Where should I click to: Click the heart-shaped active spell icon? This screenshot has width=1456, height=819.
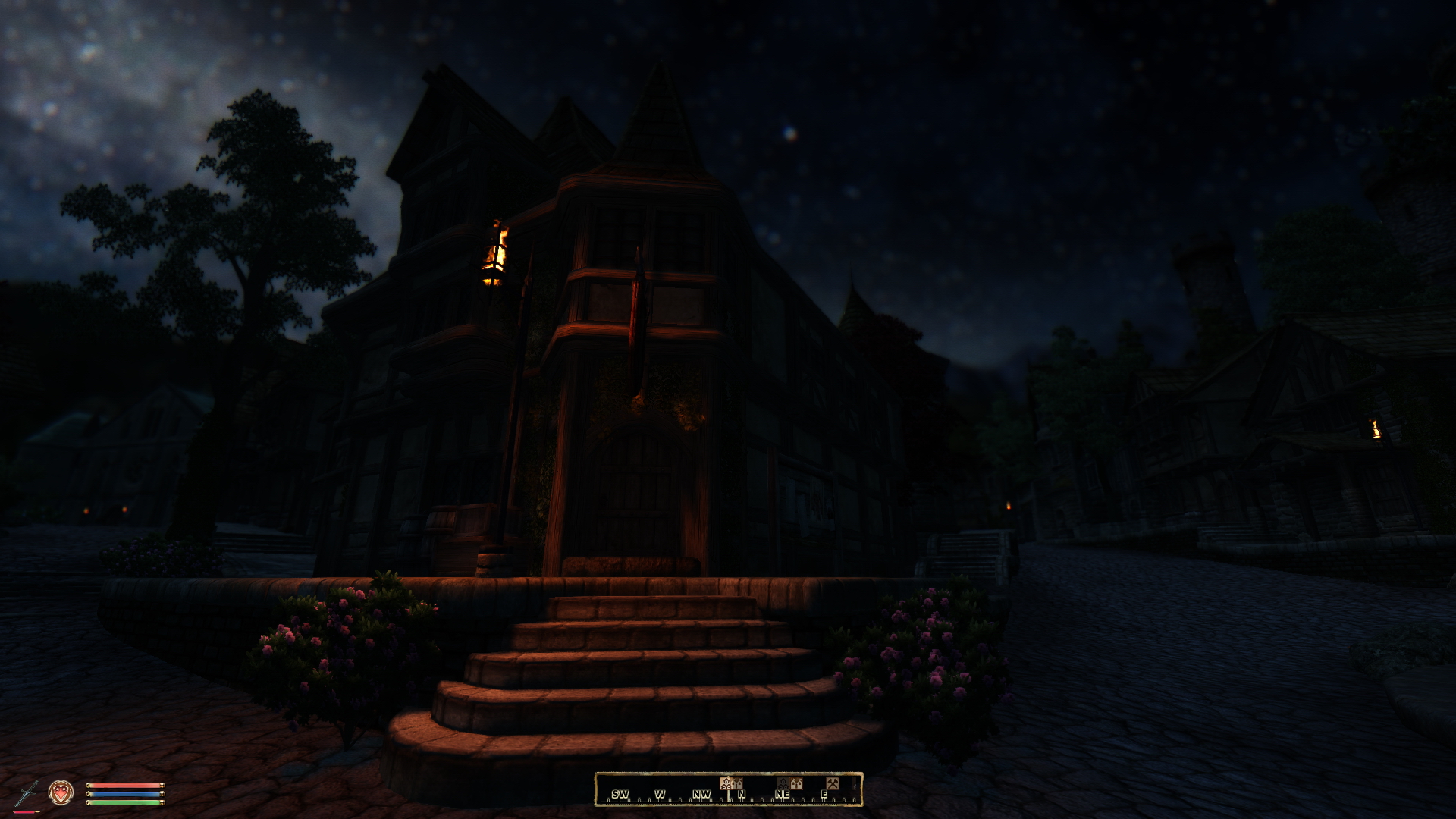61,792
